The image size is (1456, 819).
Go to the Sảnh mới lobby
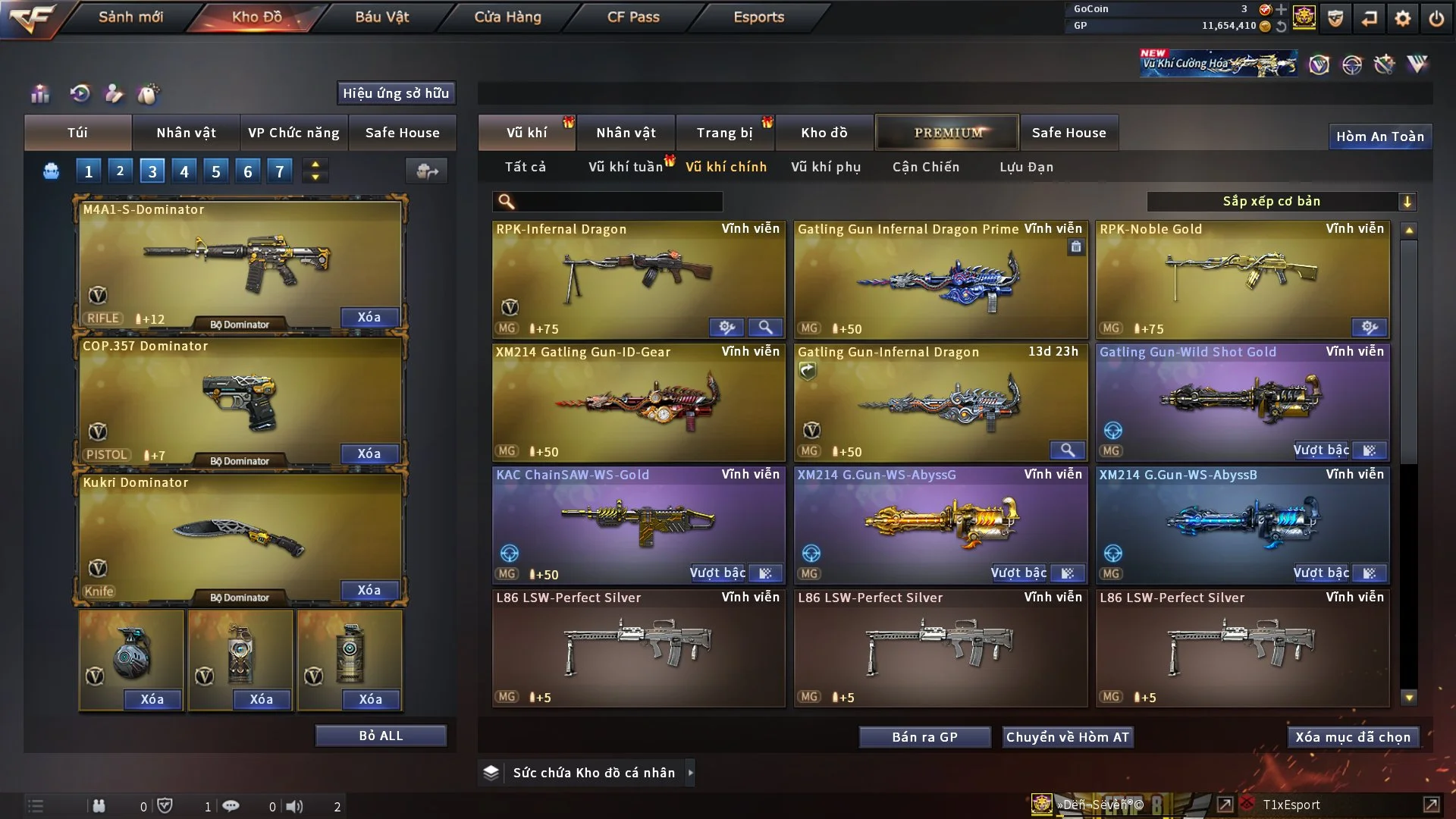coord(130,17)
